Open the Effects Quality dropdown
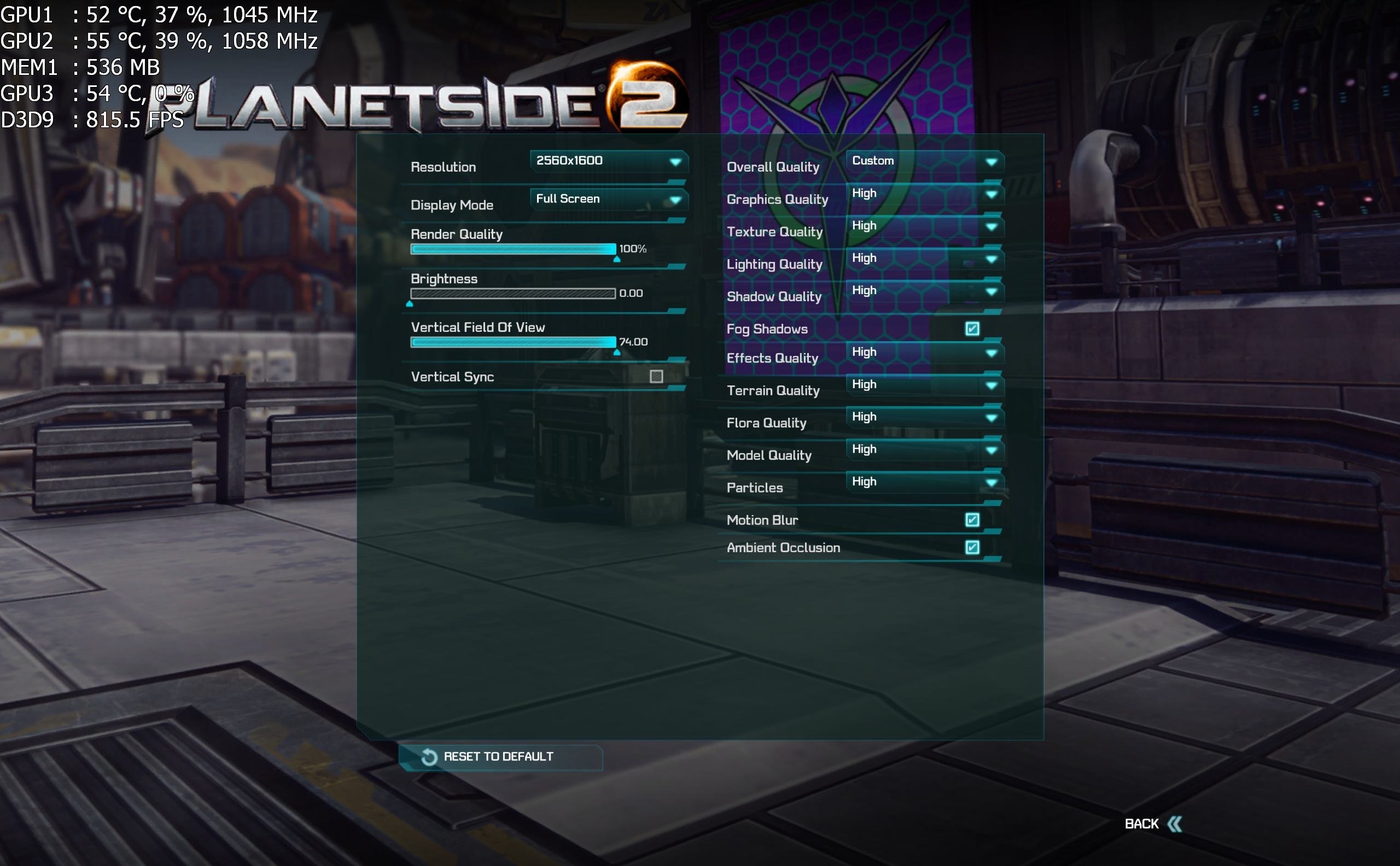The image size is (1400, 866). click(924, 352)
